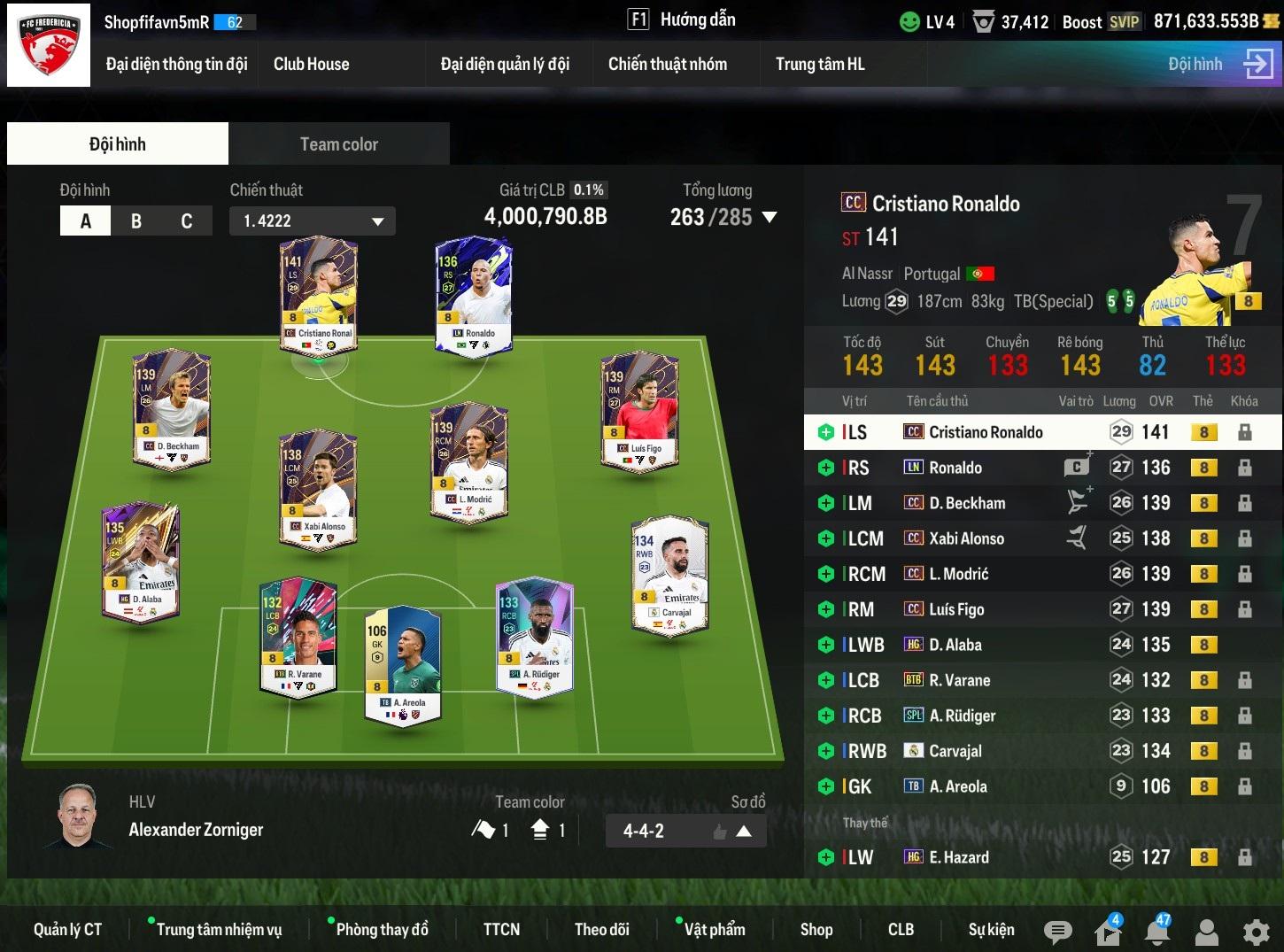This screenshot has width=1284, height=952.
Task: Open the Chiến thuật dropdown
Action: 313,221
